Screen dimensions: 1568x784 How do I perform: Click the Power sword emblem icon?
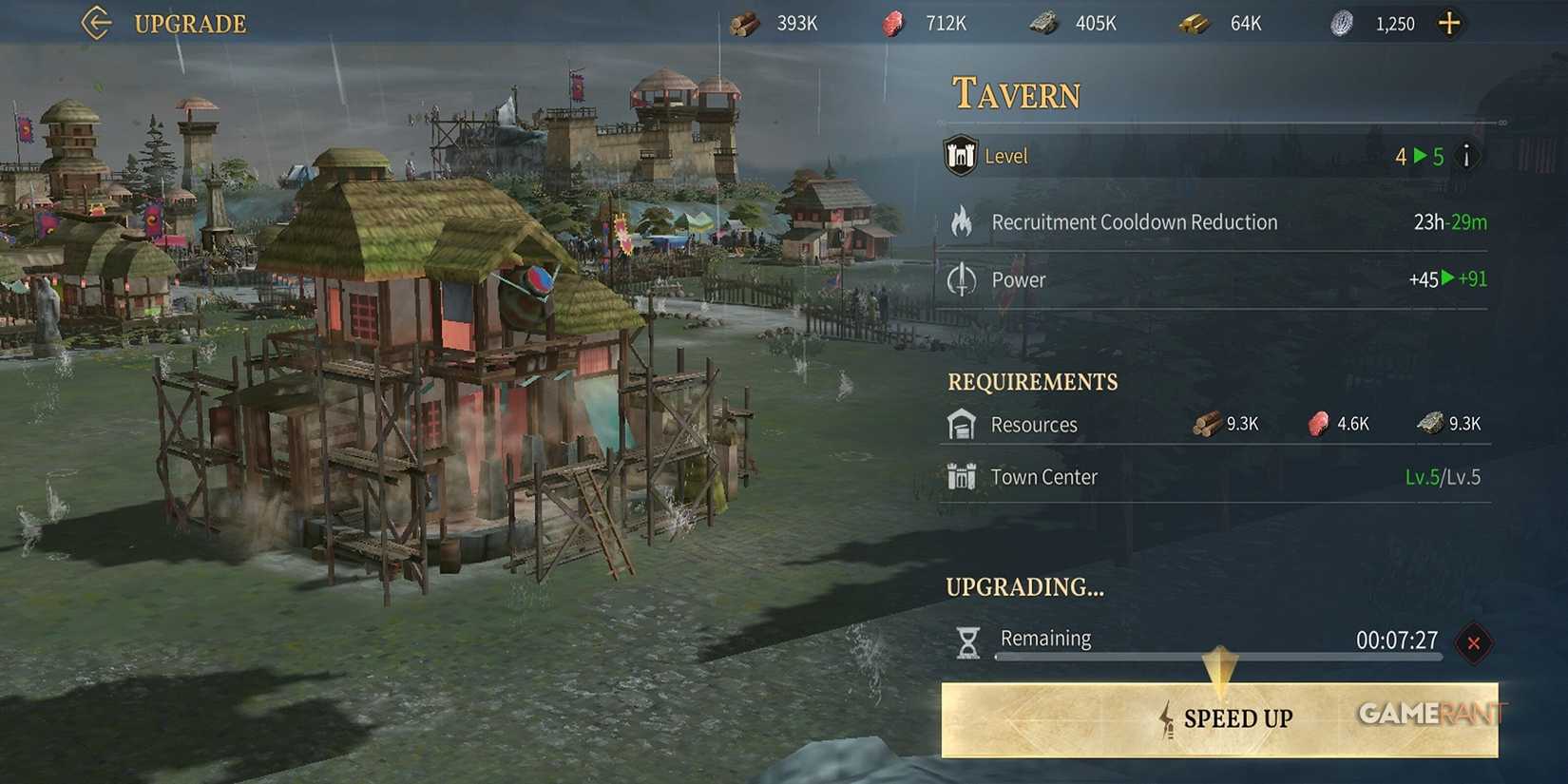pyautogui.click(x=964, y=279)
